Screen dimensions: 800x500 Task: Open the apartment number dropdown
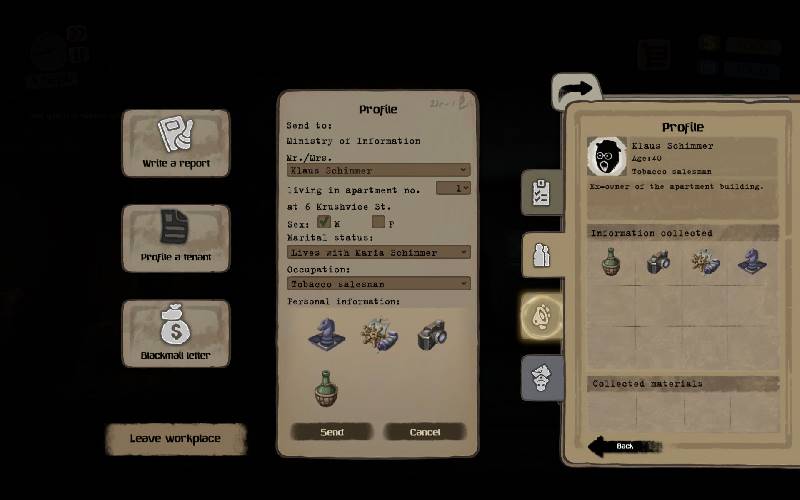pyautogui.click(x=462, y=187)
